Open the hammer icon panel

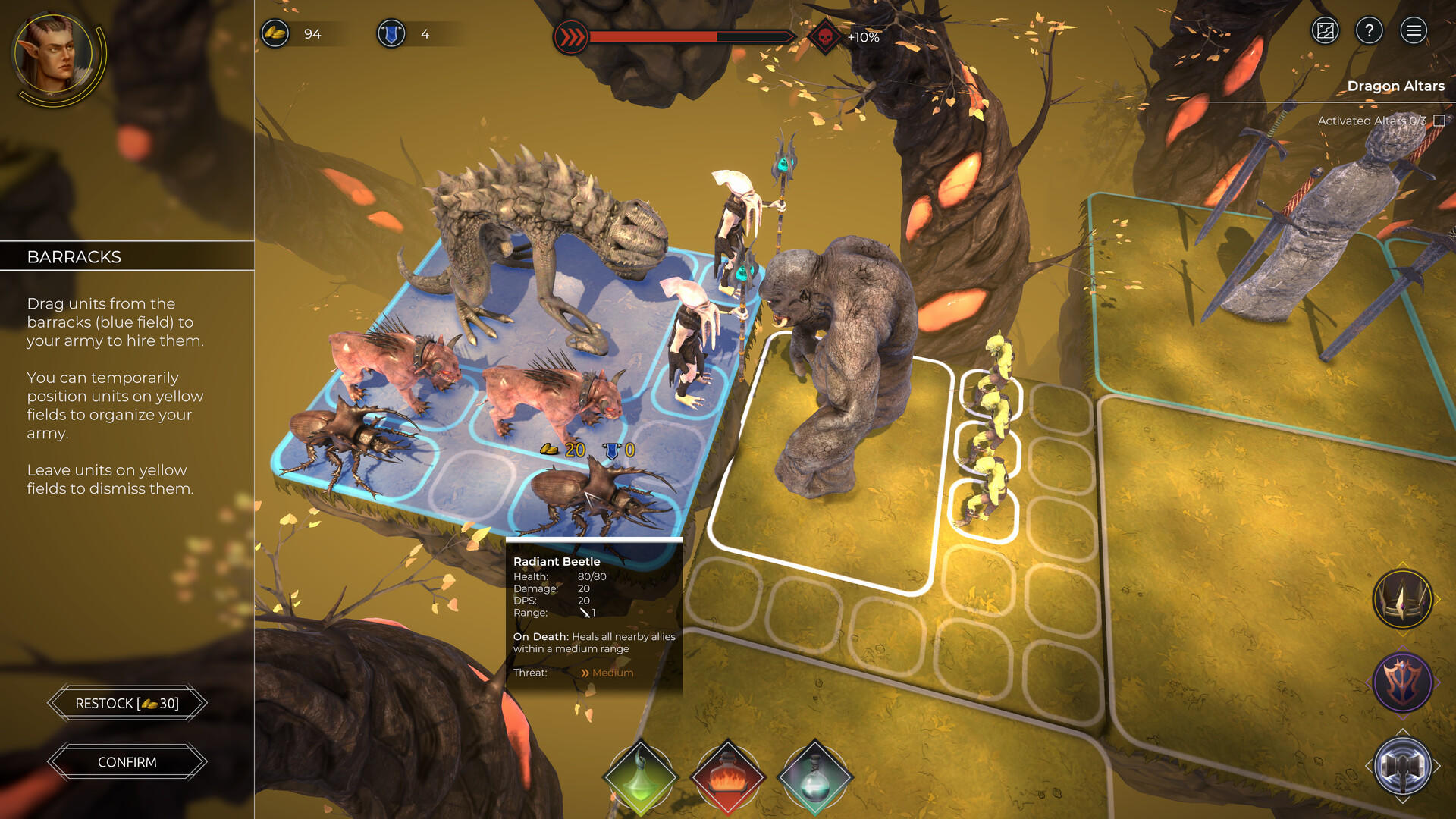point(1402,766)
